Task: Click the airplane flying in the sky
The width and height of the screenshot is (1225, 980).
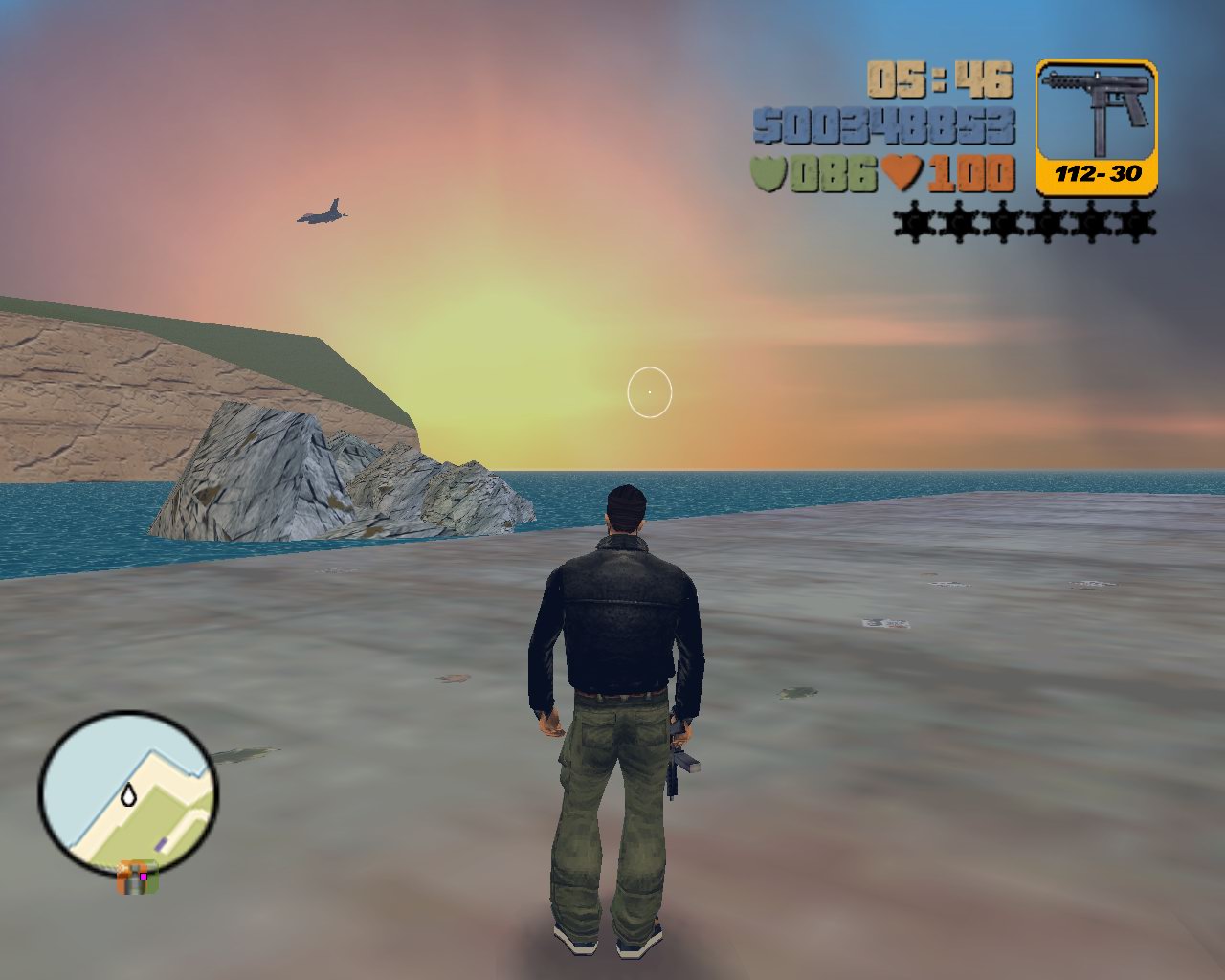Action: [322, 212]
